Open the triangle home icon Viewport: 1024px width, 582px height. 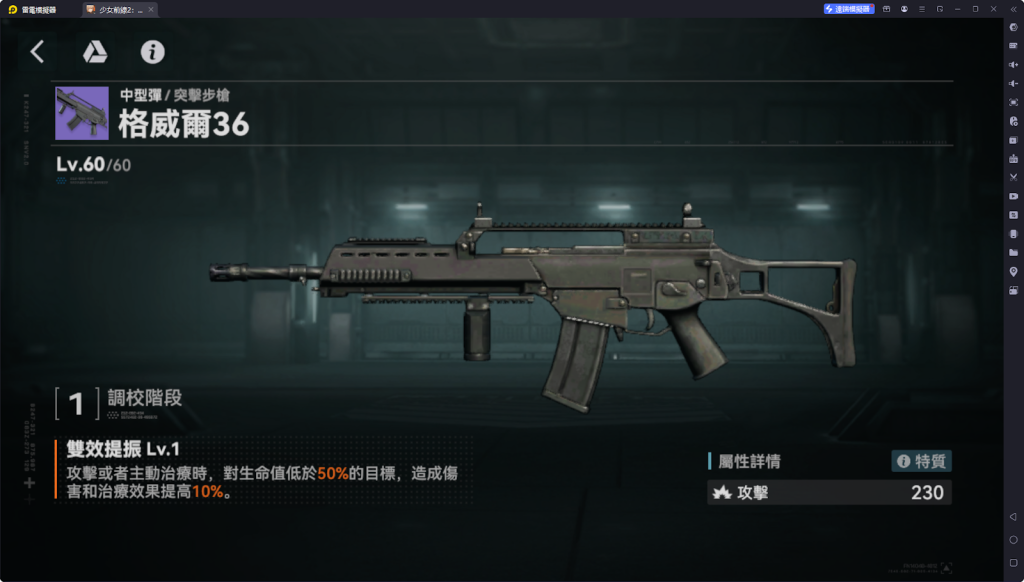click(x=95, y=52)
